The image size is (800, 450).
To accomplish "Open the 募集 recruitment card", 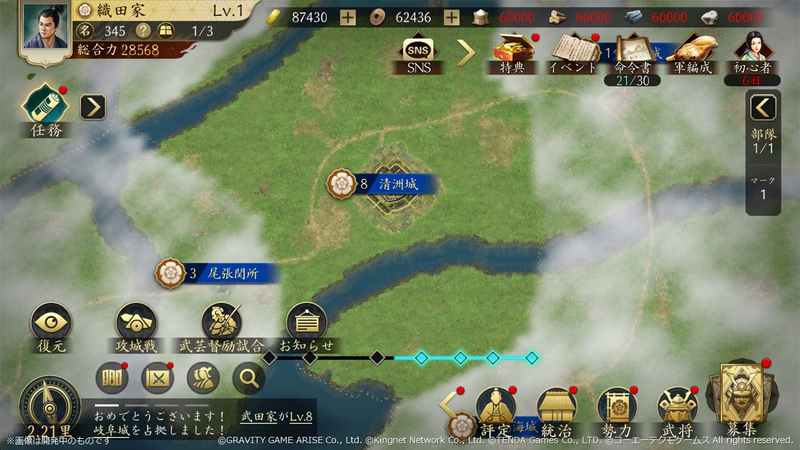I will 741,402.
